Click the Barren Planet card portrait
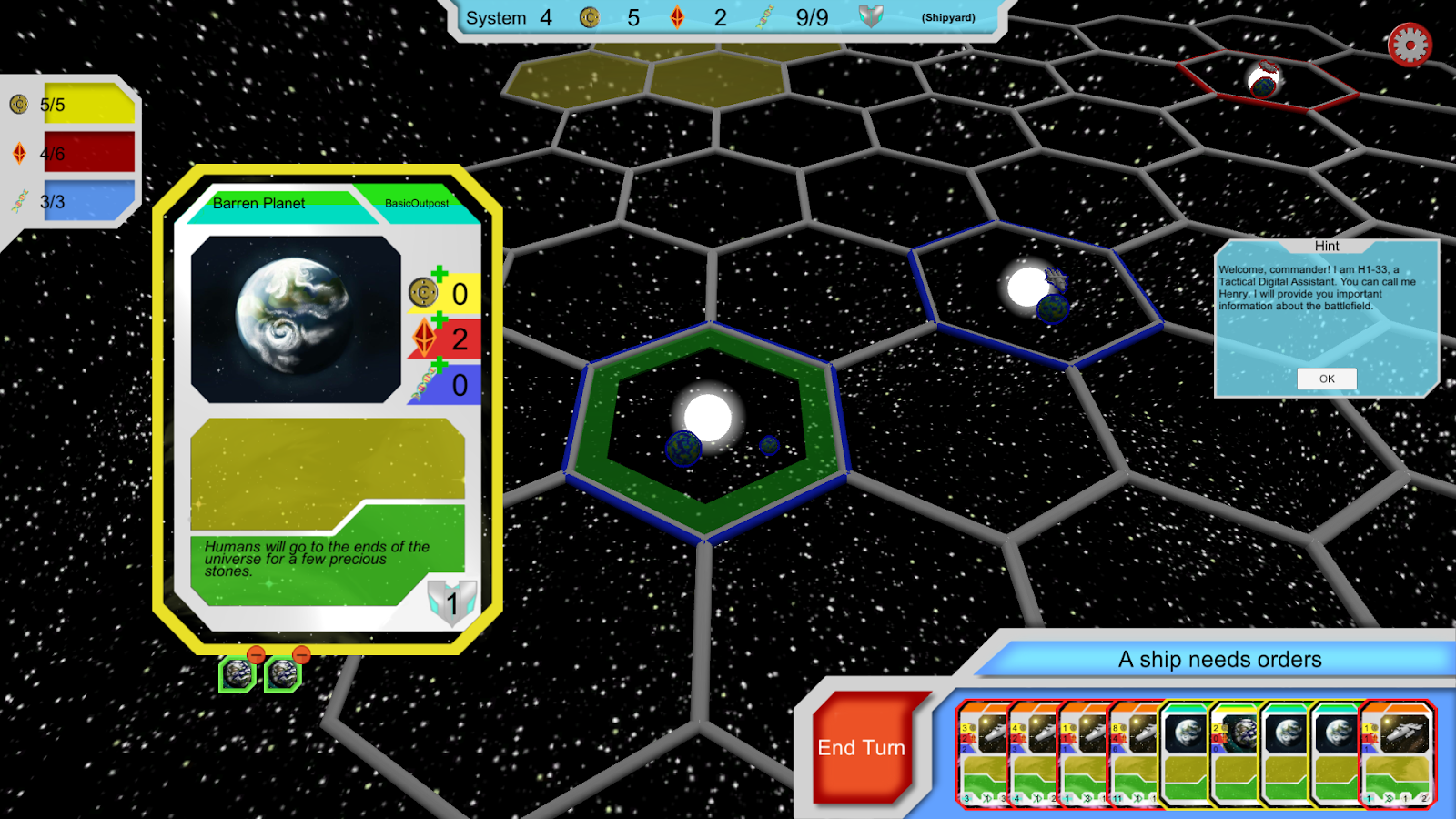This screenshot has height=819, width=1456. pos(296,318)
